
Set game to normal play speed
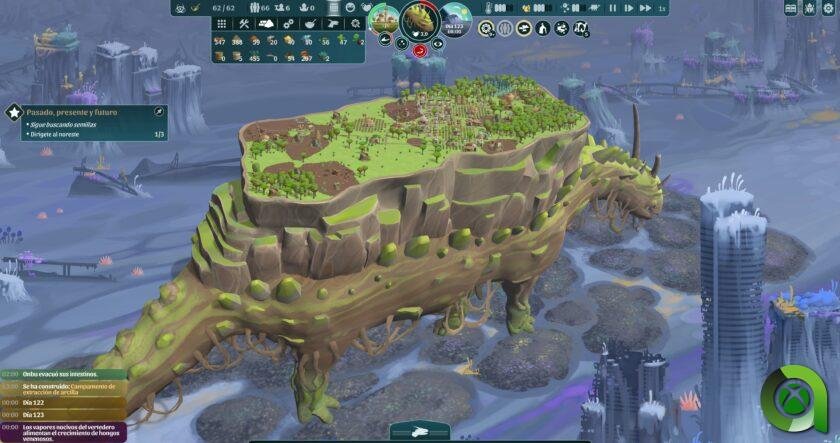coord(629,8)
